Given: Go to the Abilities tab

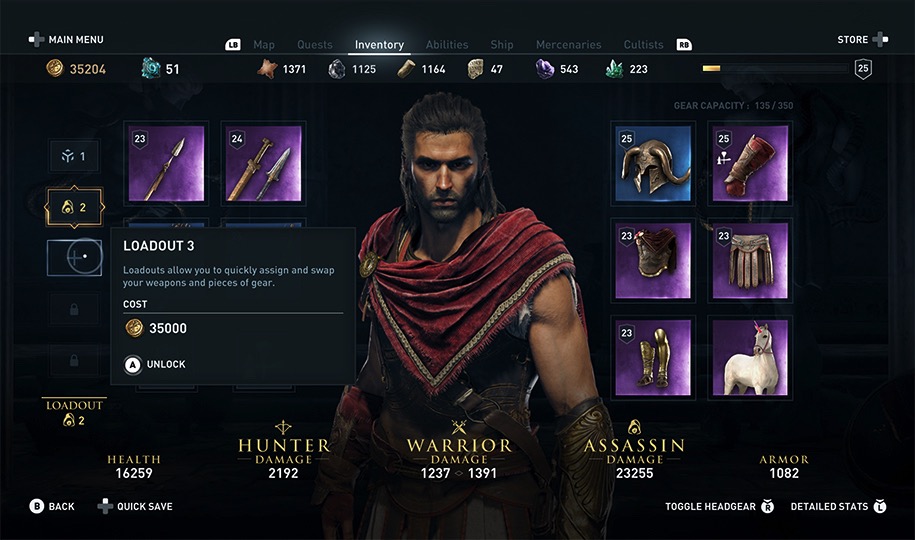Looking at the screenshot, I should coord(447,45).
